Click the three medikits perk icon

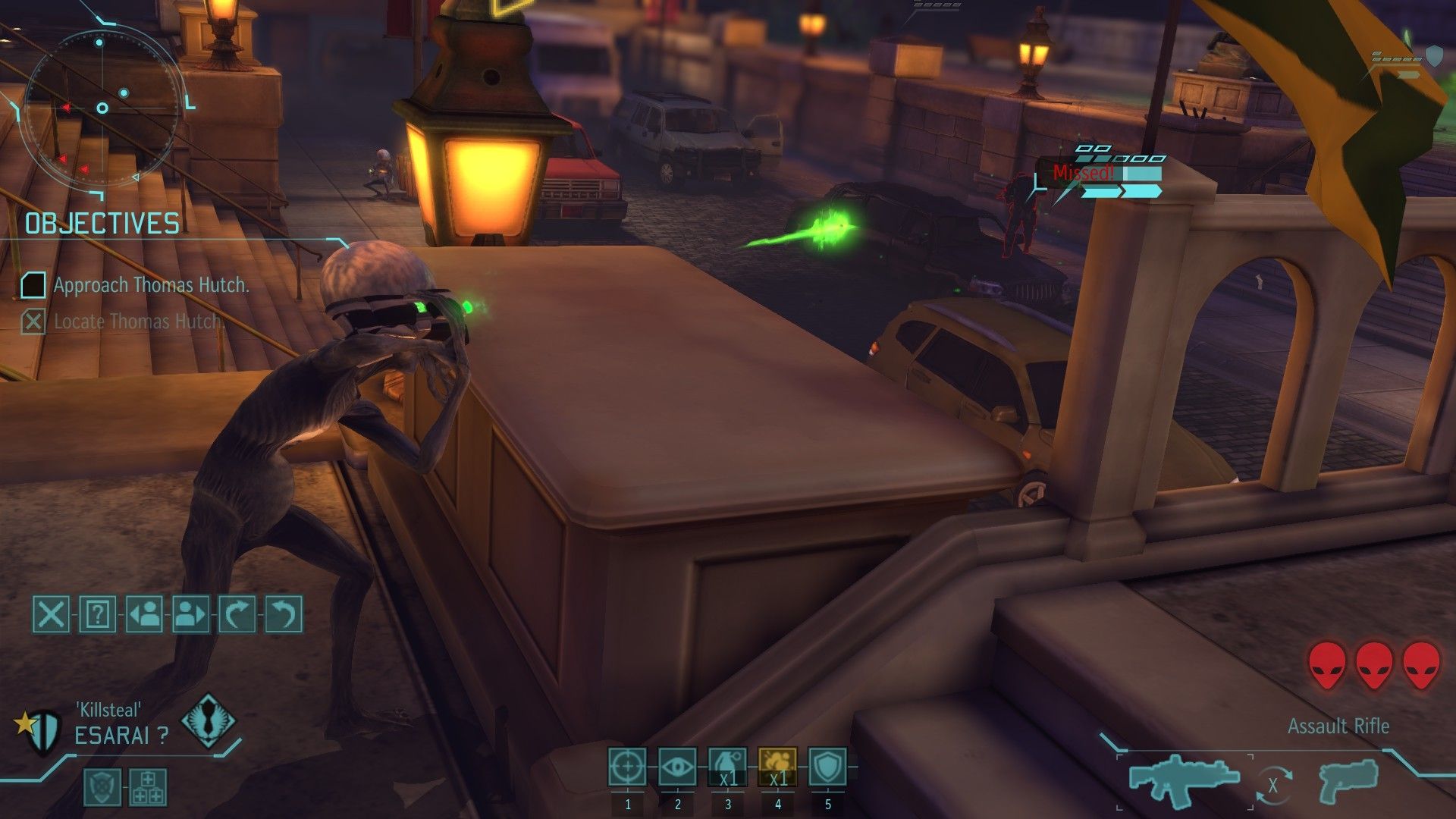148,786
